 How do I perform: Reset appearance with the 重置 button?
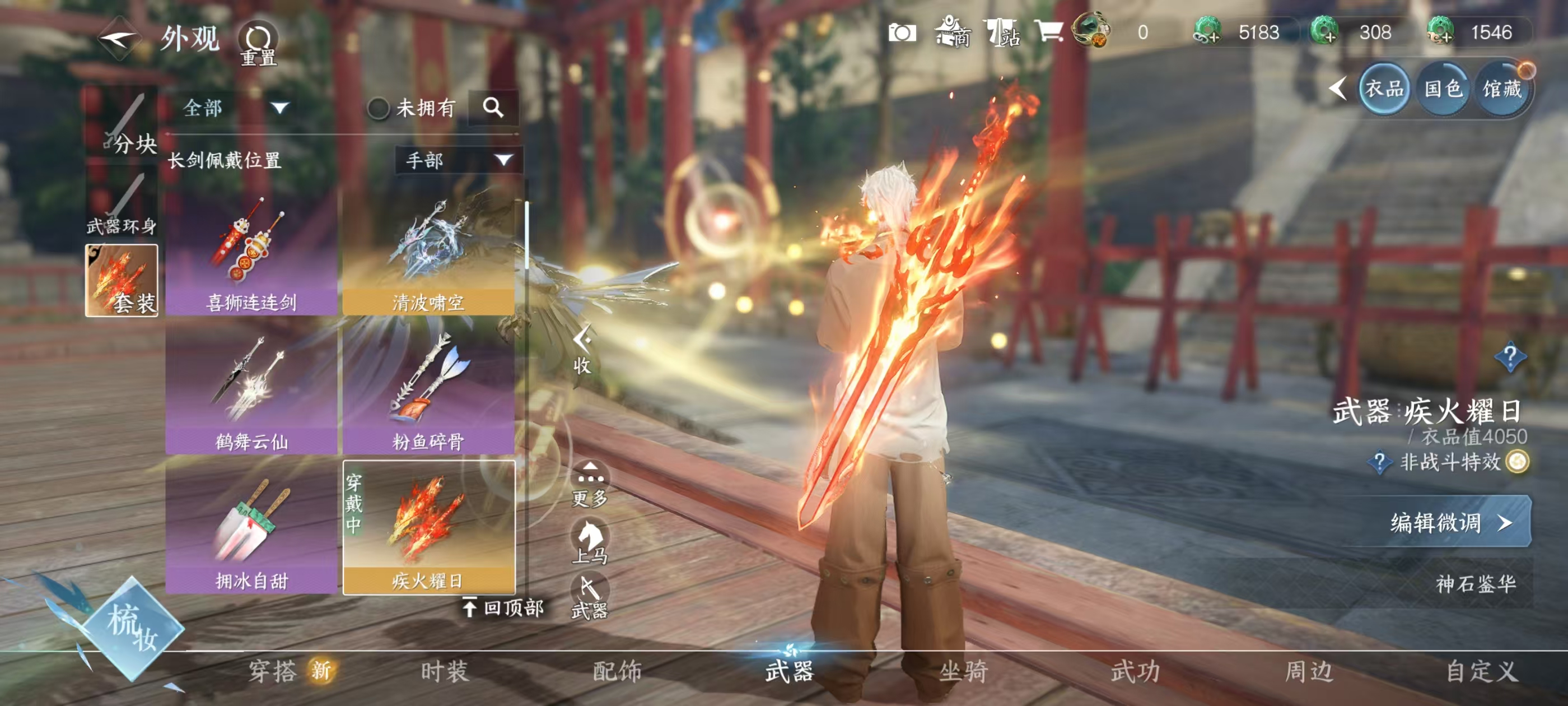[258, 44]
